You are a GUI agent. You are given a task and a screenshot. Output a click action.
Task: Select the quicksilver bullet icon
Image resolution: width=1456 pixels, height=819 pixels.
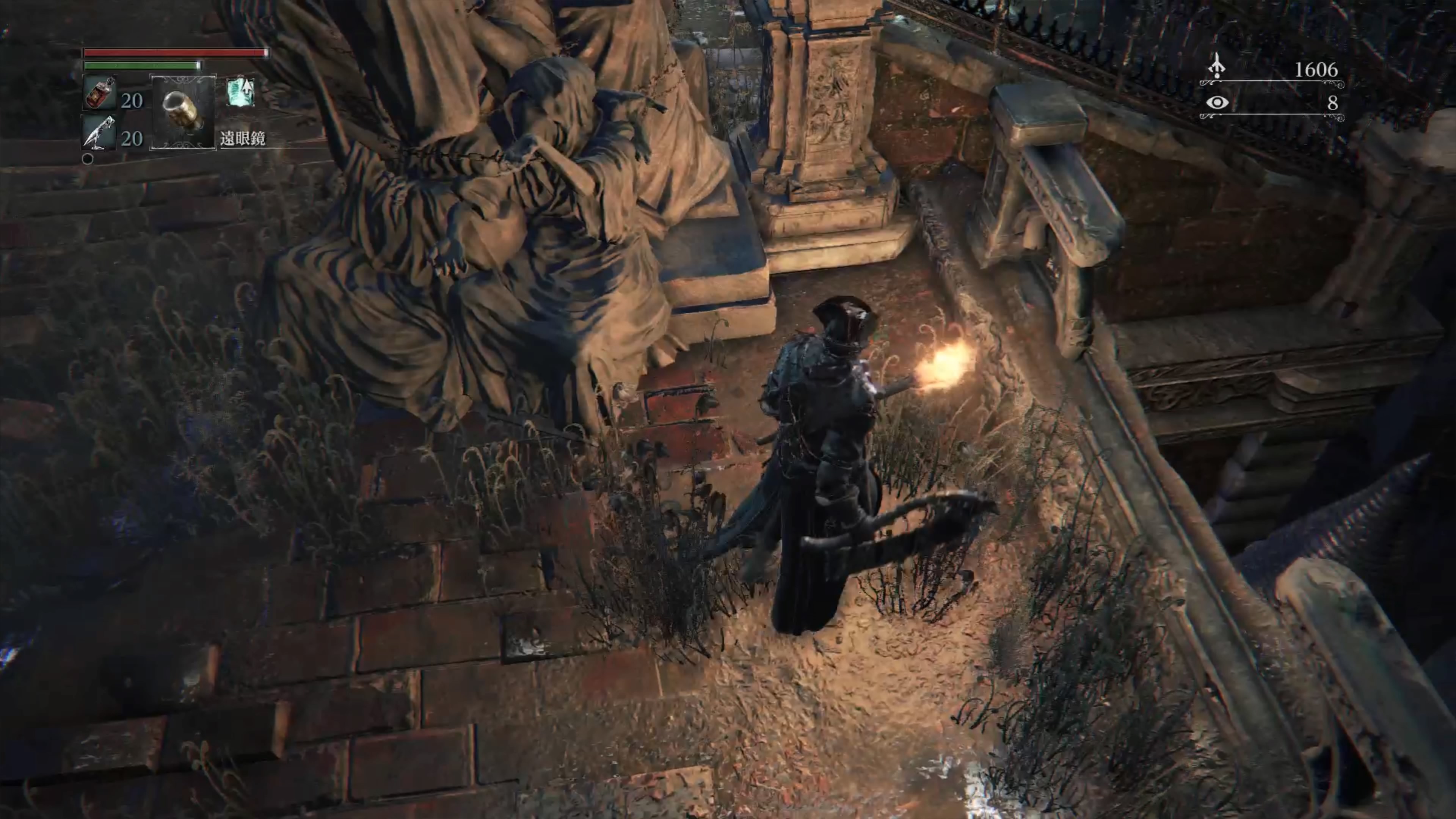click(x=100, y=133)
